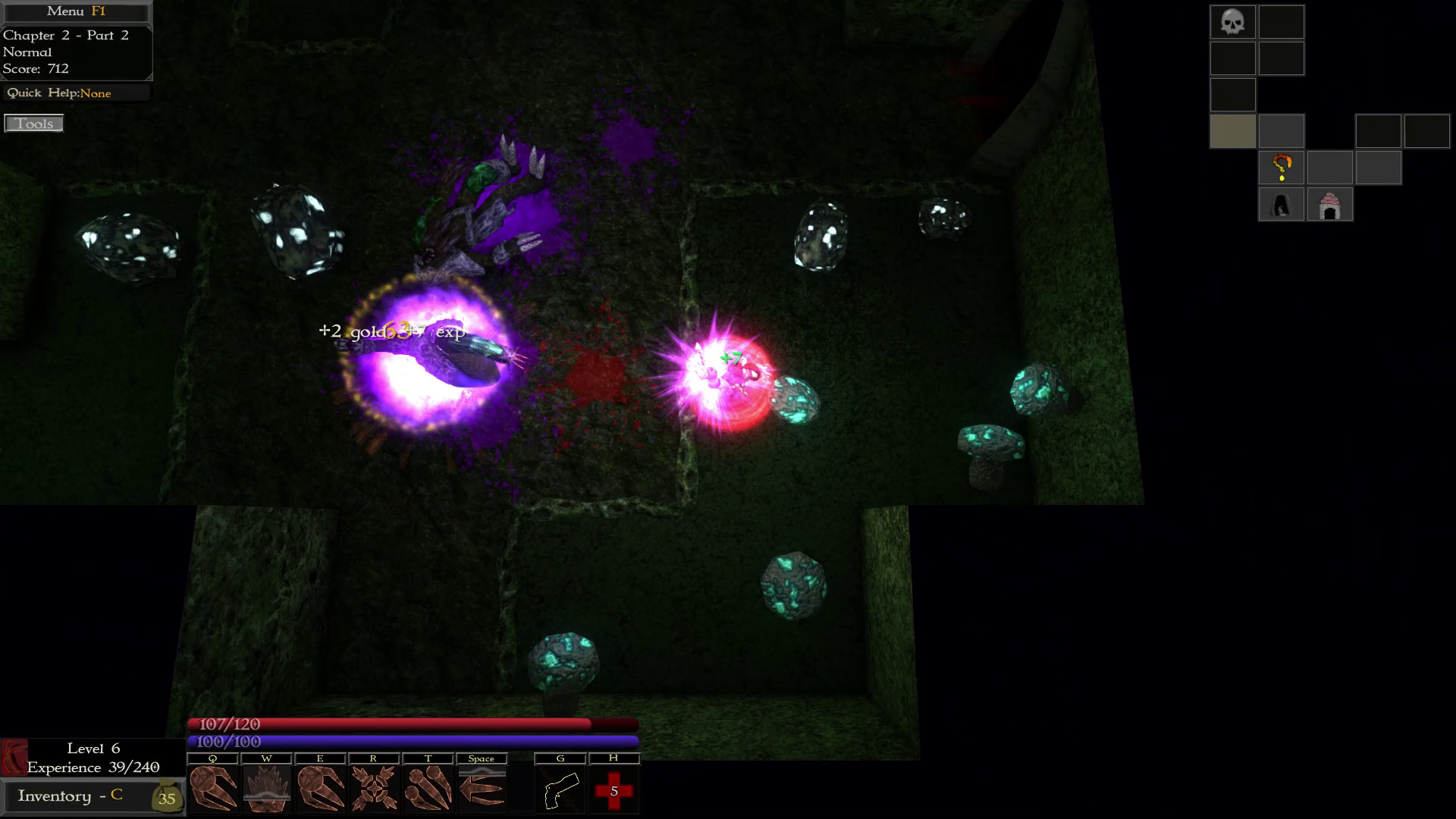Image resolution: width=1456 pixels, height=819 pixels.
Task: Trigger the R spinning blades ability
Action: point(375,789)
